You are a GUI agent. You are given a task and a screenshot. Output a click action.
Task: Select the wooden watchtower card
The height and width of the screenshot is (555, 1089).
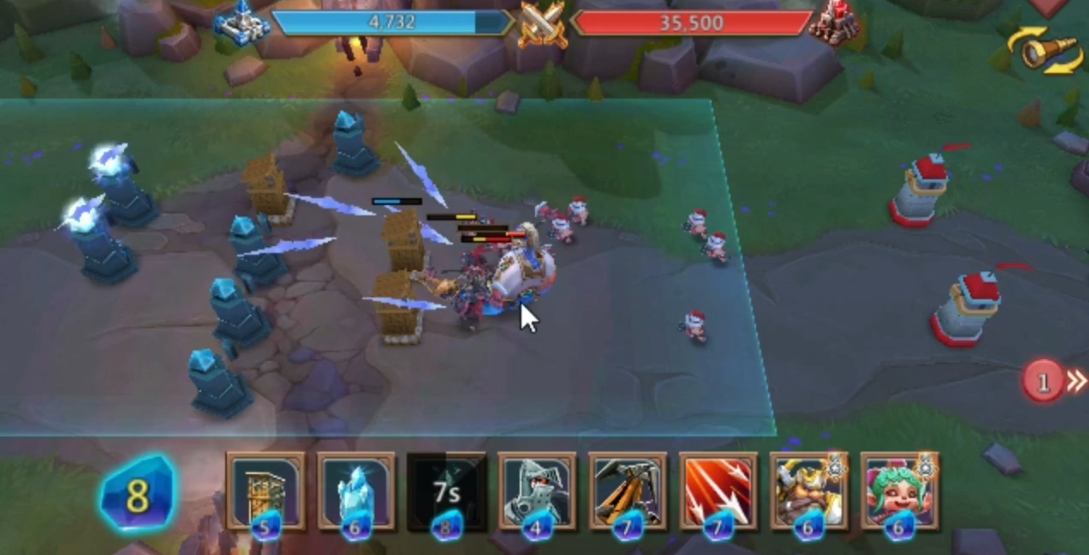pos(265,490)
